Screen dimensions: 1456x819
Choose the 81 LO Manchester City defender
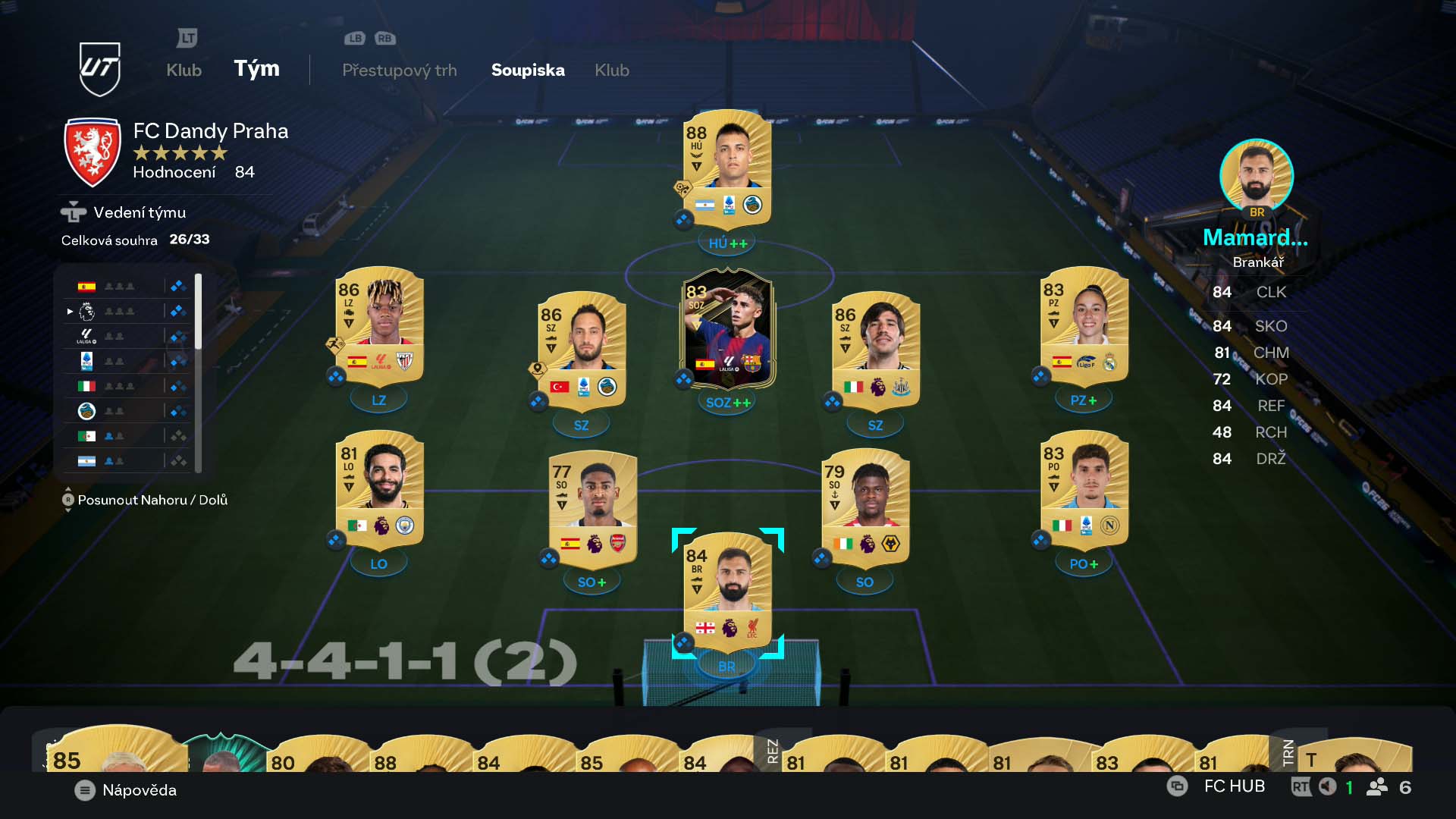pyautogui.click(x=379, y=490)
